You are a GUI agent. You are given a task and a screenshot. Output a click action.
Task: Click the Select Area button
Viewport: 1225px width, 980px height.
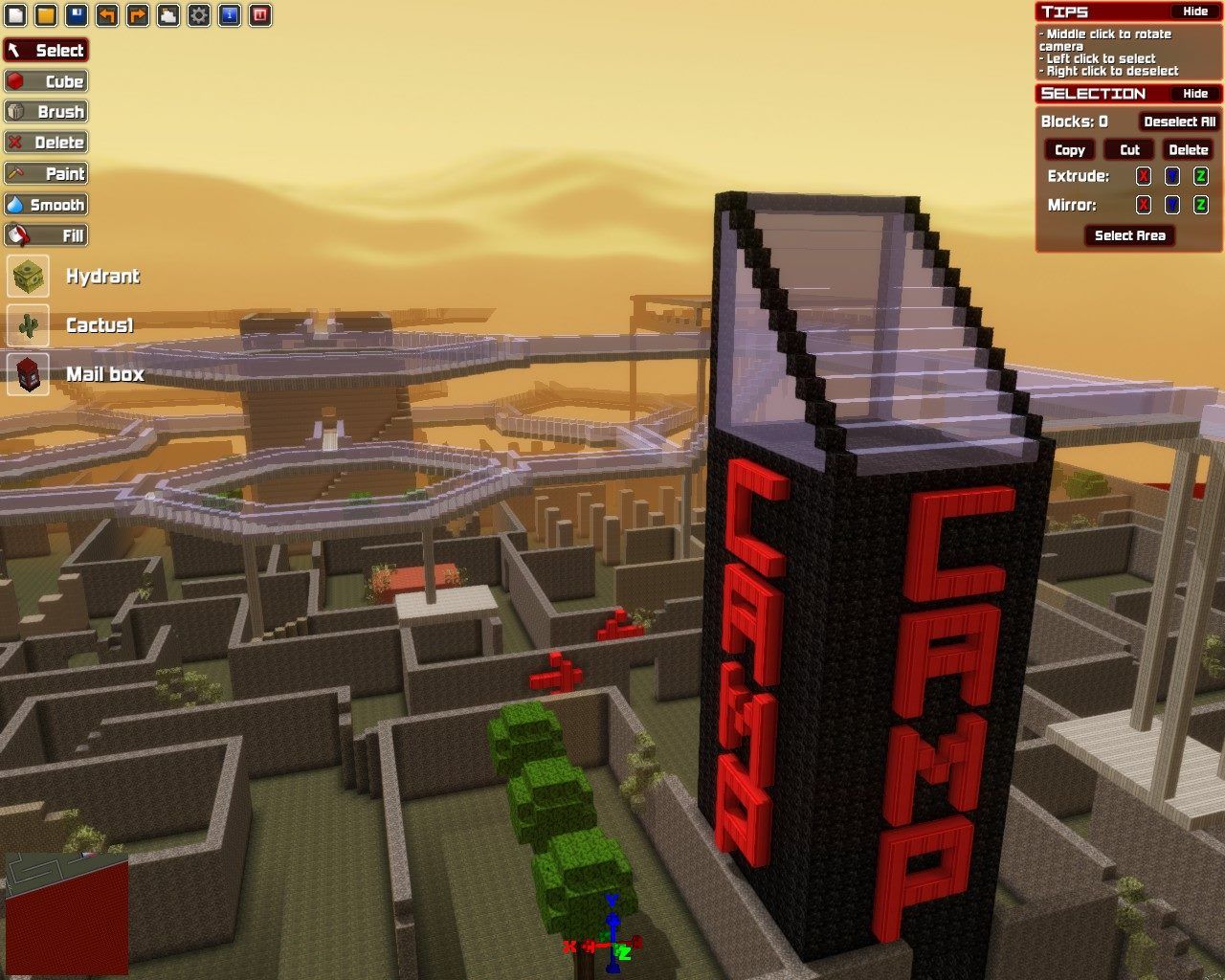1129,235
